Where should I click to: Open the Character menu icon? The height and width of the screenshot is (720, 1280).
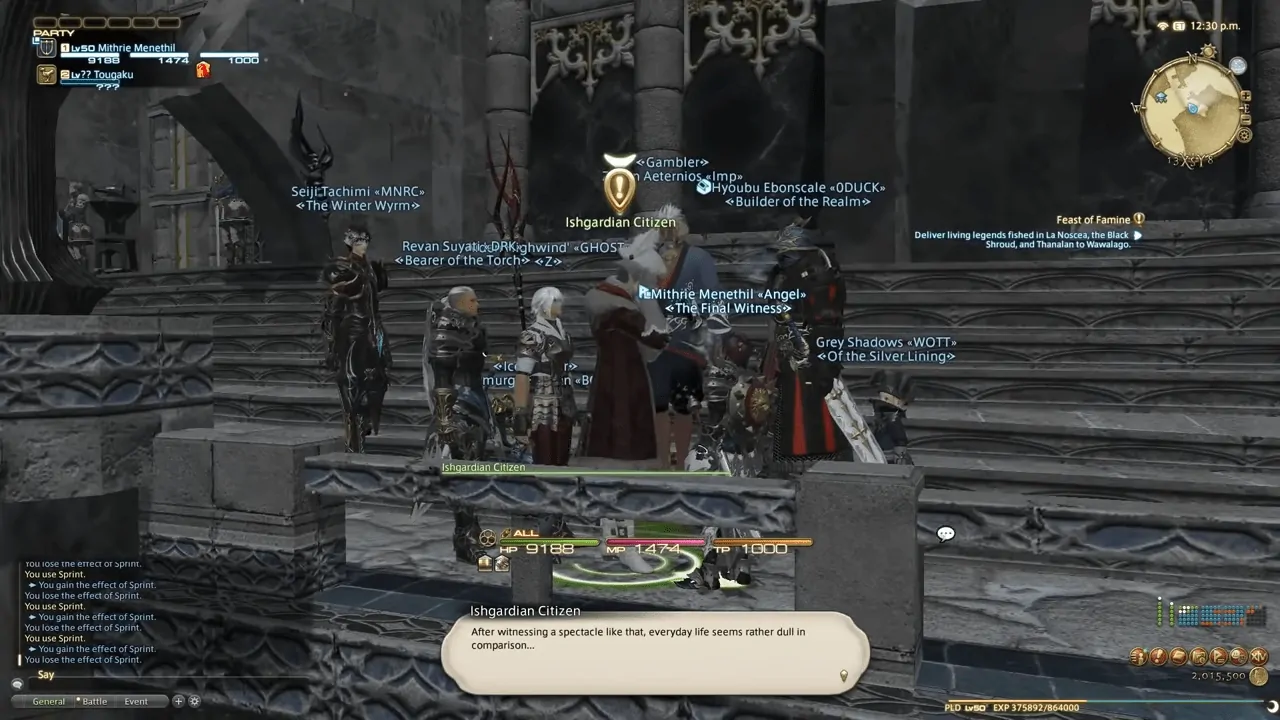tap(1139, 657)
